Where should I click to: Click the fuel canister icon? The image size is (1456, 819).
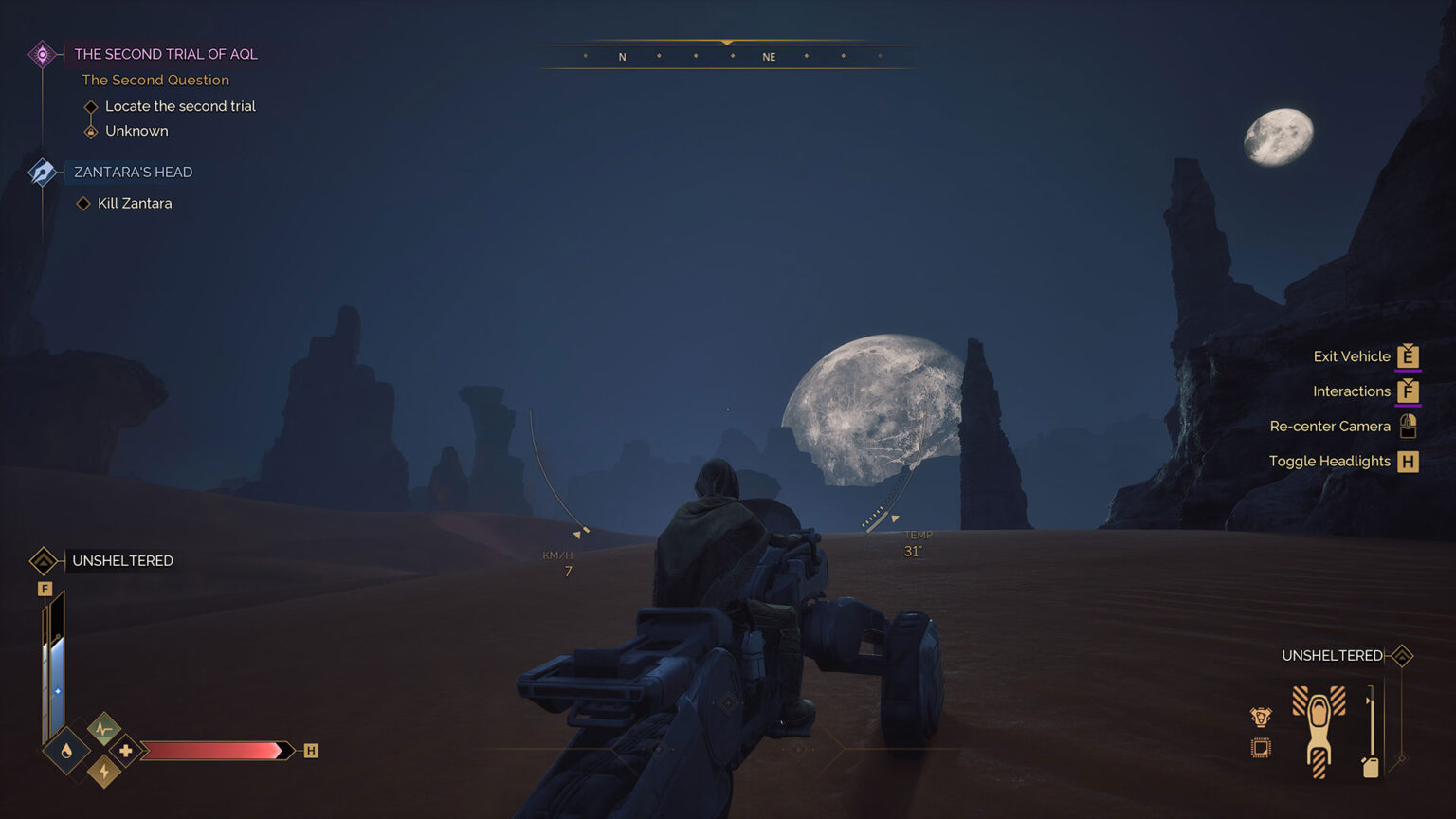(1370, 766)
